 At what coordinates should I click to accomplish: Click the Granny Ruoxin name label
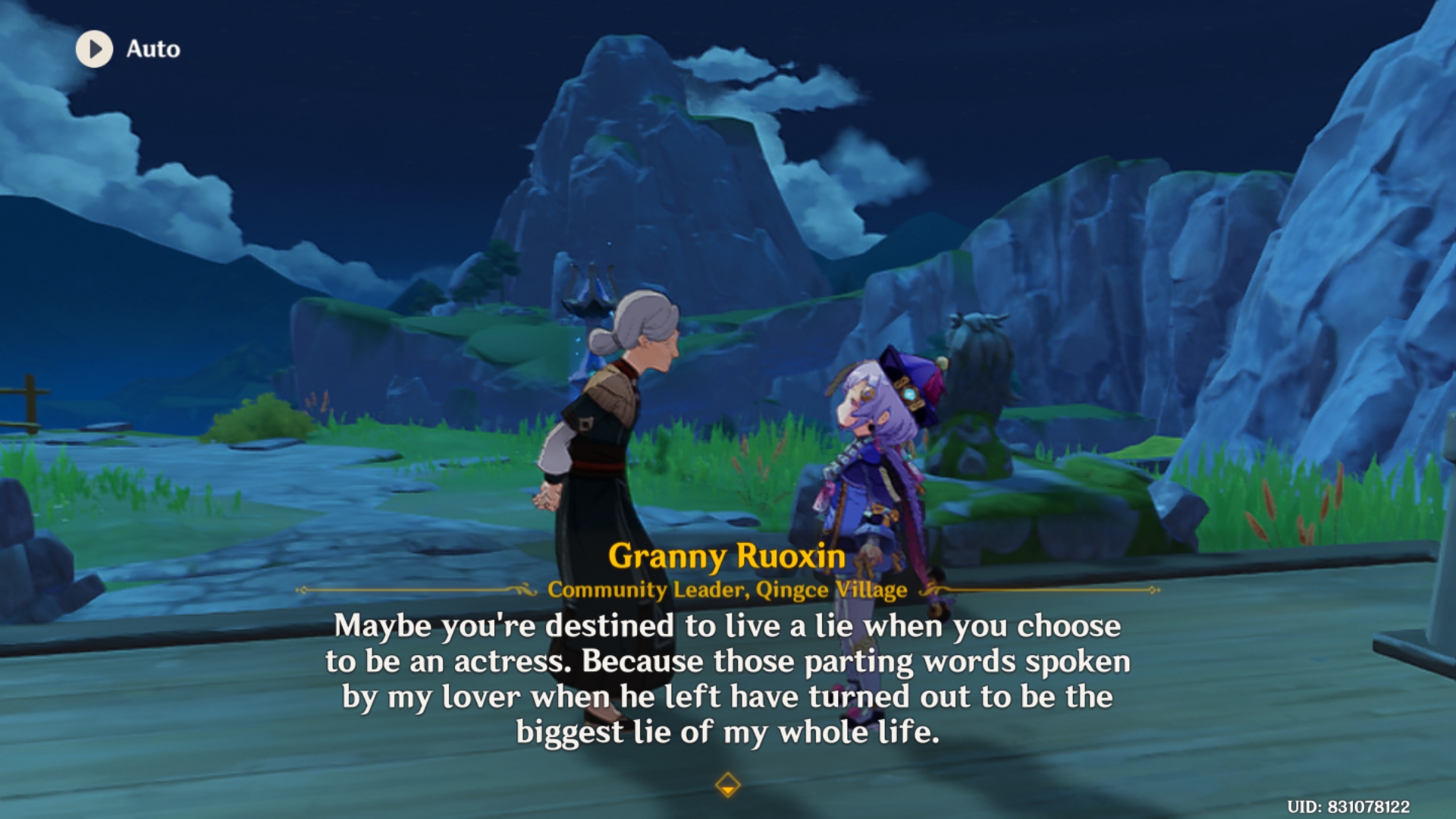[728, 556]
